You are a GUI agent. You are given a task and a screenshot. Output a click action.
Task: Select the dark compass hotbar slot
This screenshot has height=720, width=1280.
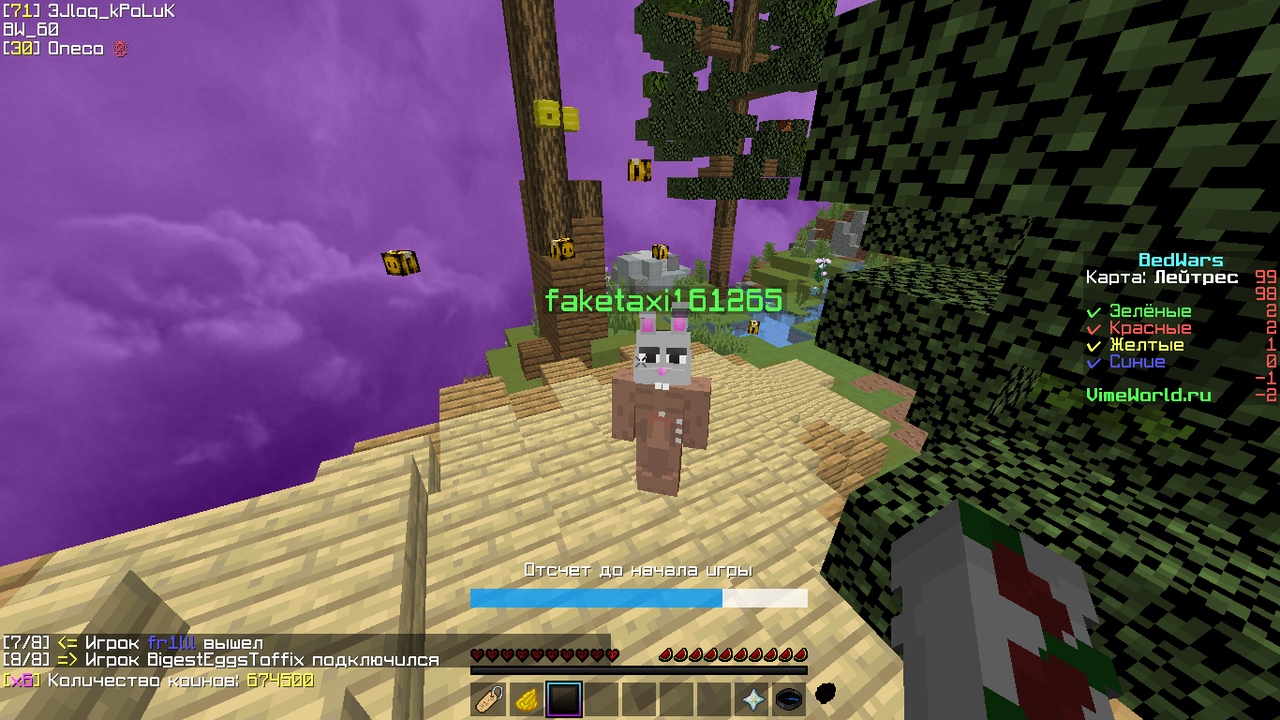(x=789, y=699)
